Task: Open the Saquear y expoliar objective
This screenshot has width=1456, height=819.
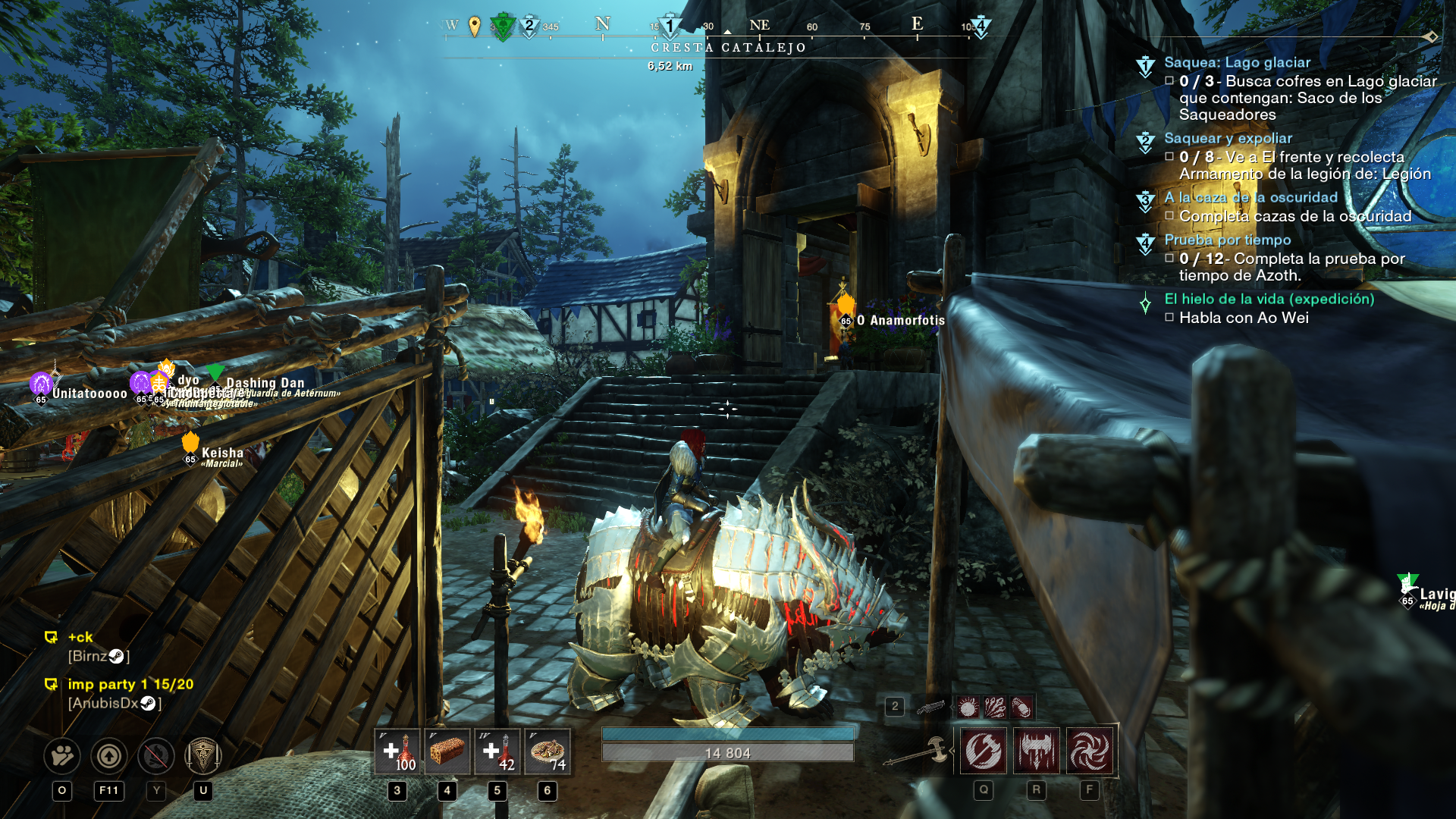Action: point(1228,139)
